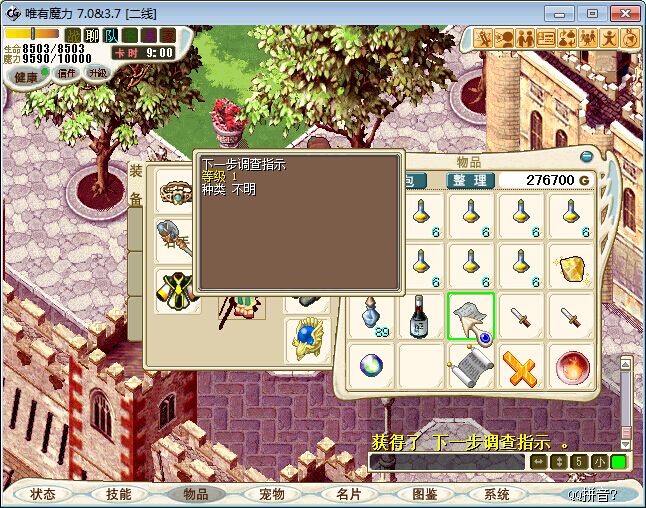Open the 状态 status menu
Viewport: 646px width, 508px height.
pyautogui.click(x=43, y=494)
